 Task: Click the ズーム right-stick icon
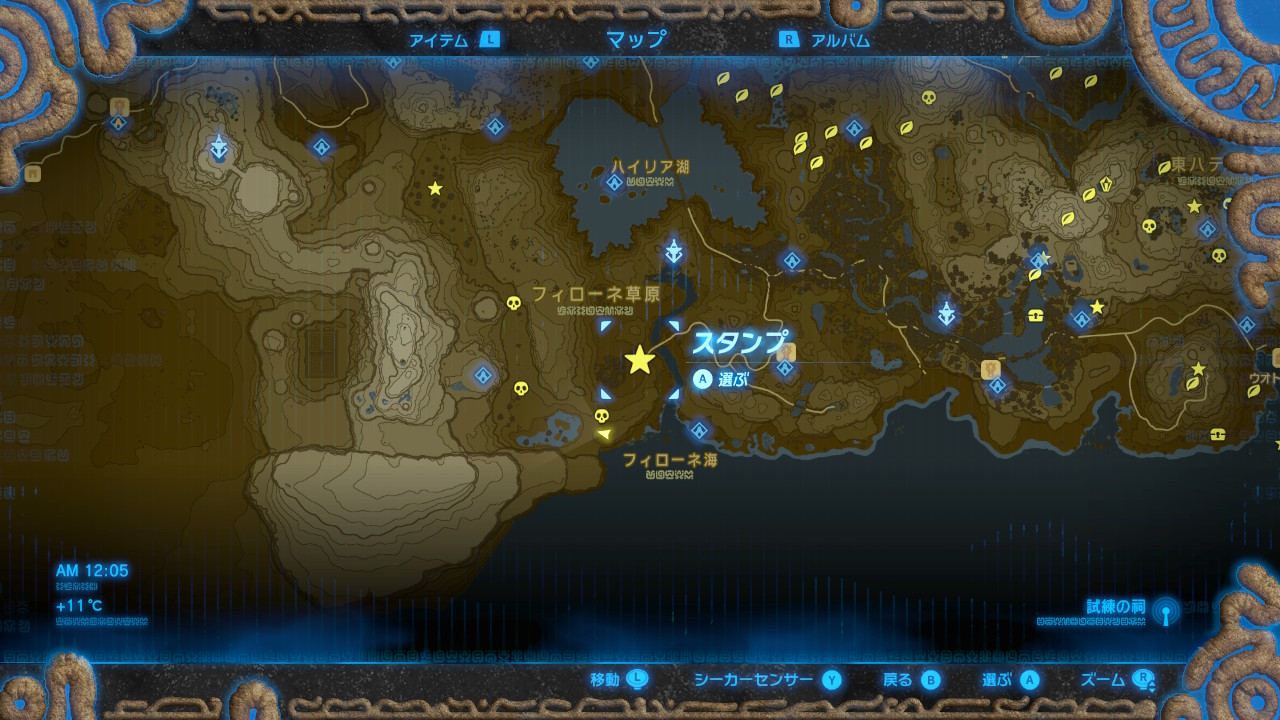pos(1145,678)
